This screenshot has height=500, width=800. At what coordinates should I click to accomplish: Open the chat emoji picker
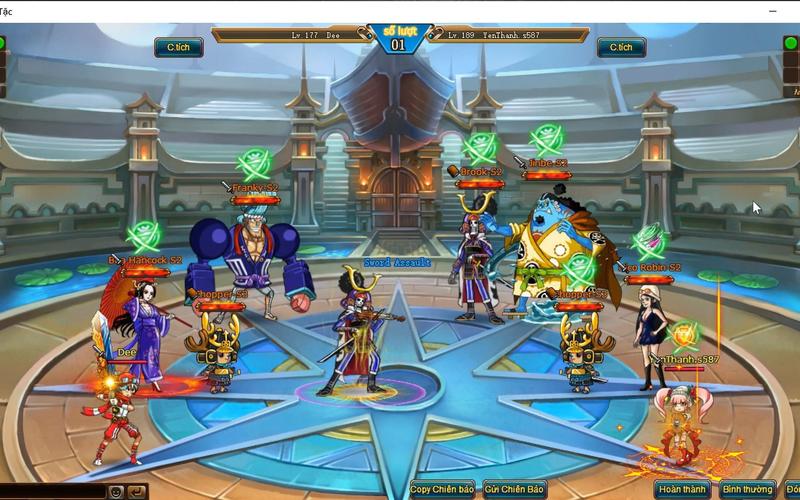click(x=117, y=492)
